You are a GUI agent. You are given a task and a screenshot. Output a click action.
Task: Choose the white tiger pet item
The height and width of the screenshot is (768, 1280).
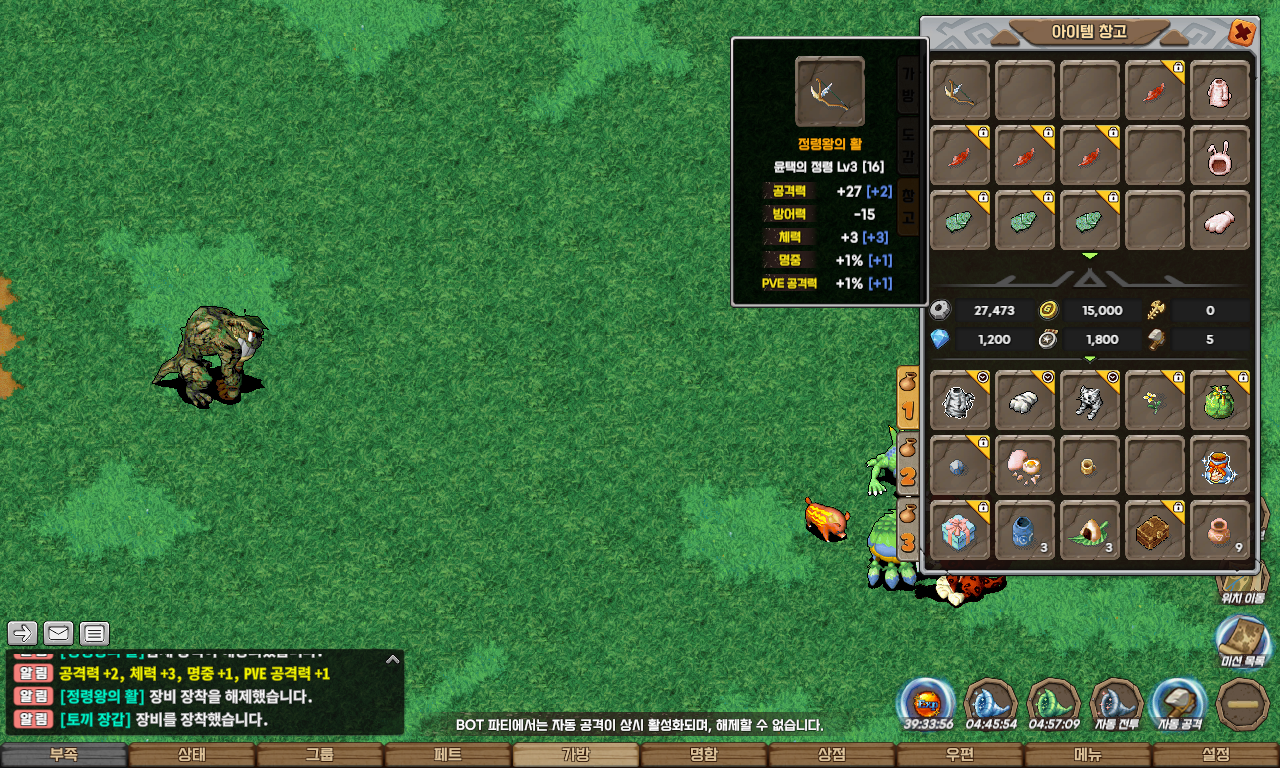[1090, 401]
